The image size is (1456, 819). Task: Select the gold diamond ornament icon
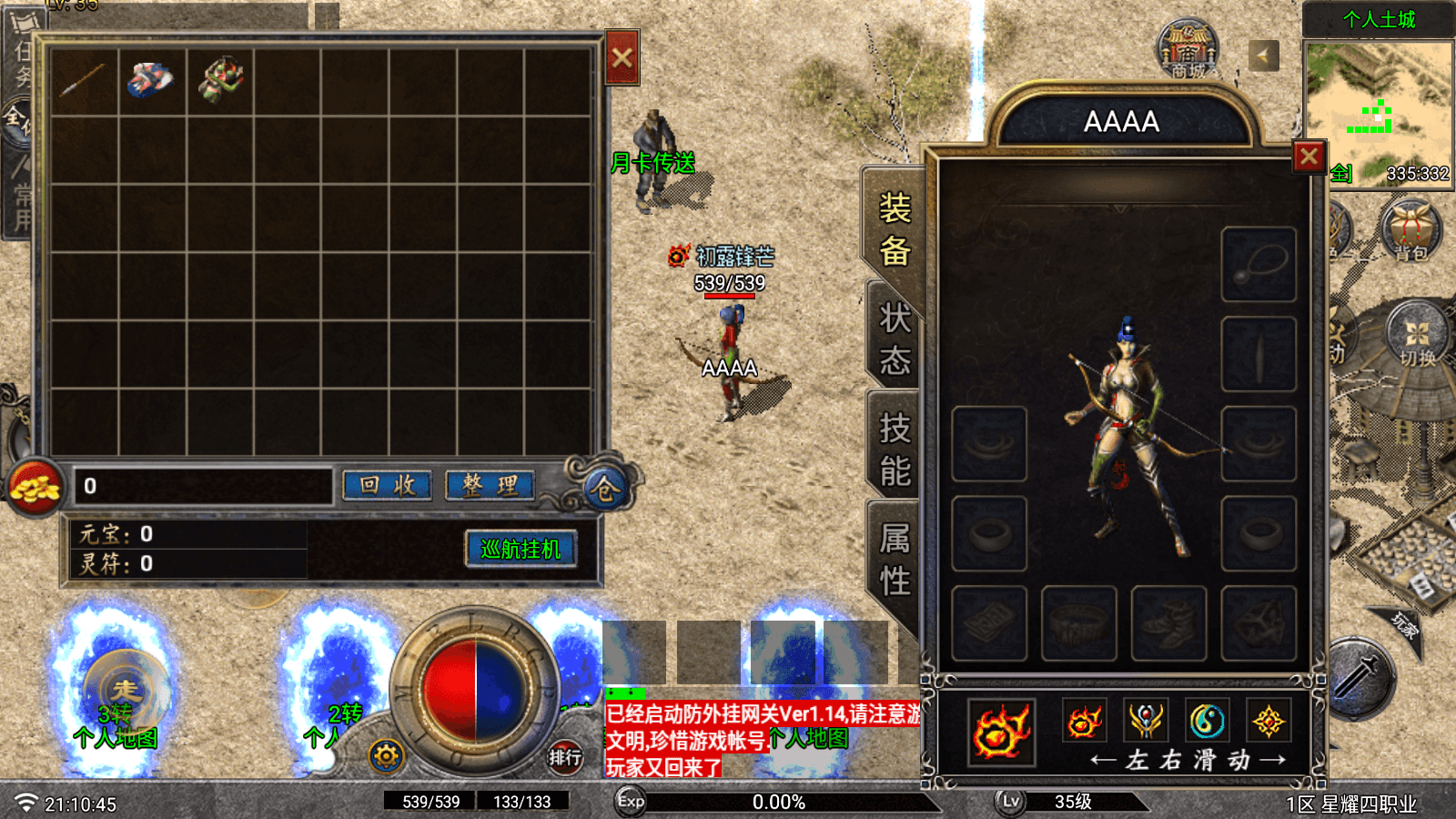click(x=1268, y=722)
